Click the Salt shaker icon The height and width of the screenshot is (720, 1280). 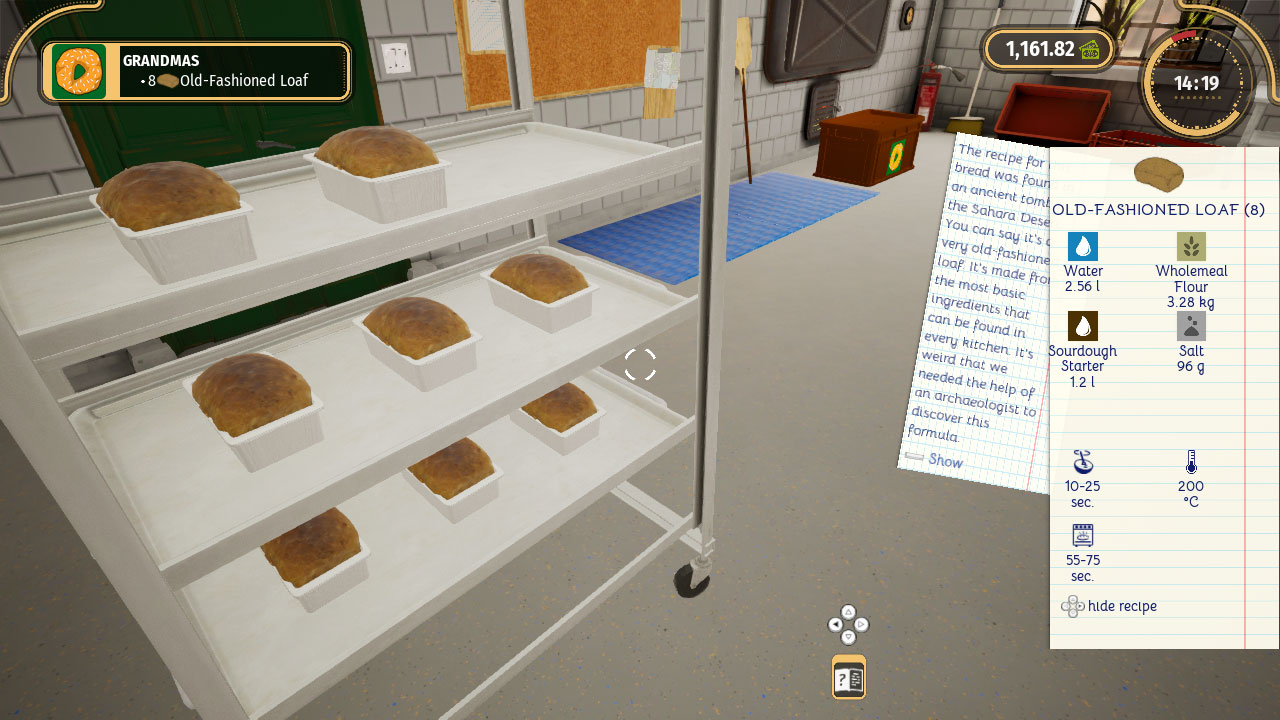pos(1191,325)
